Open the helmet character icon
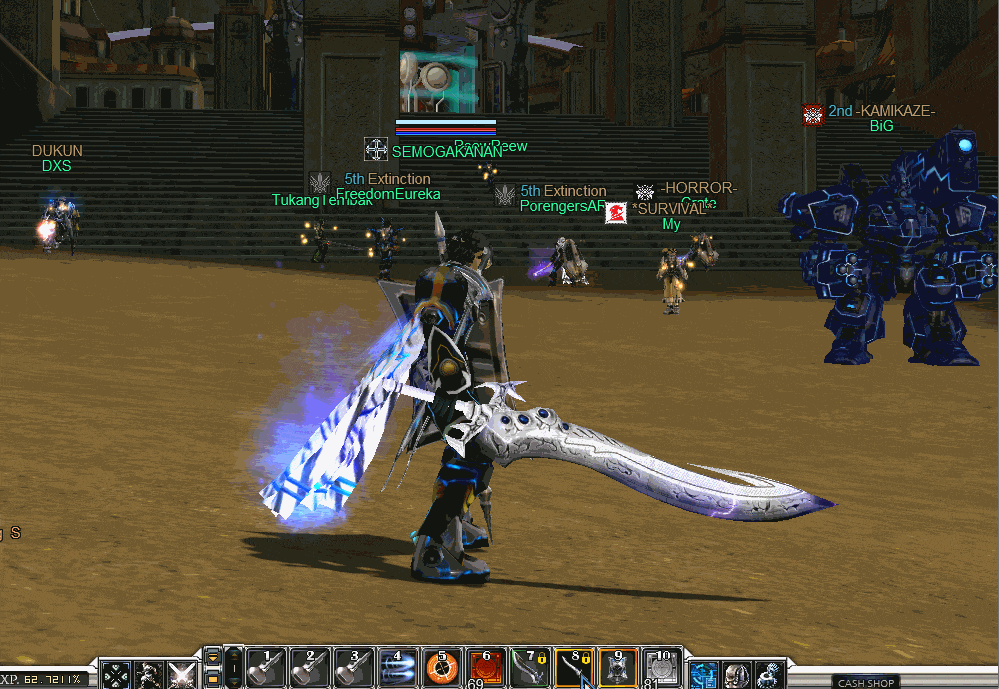The image size is (999, 689). pyautogui.click(x=737, y=675)
